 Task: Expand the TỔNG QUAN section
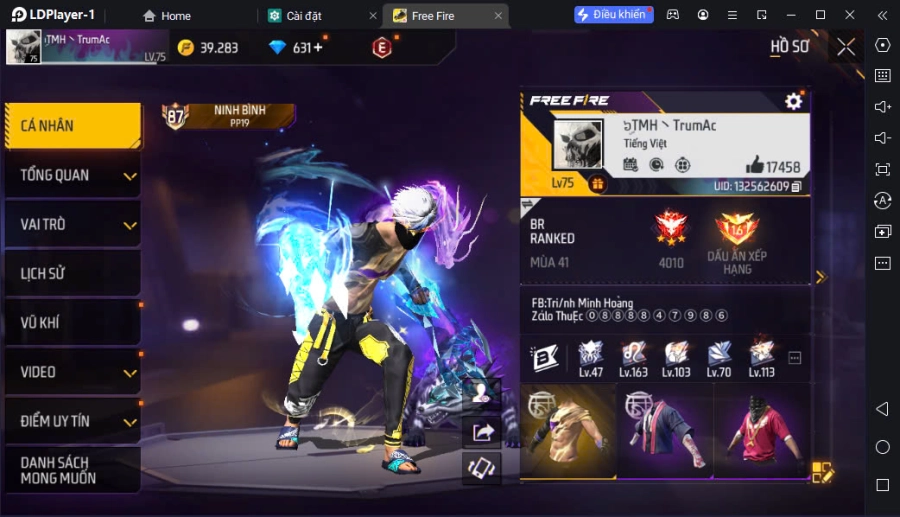click(x=70, y=175)
